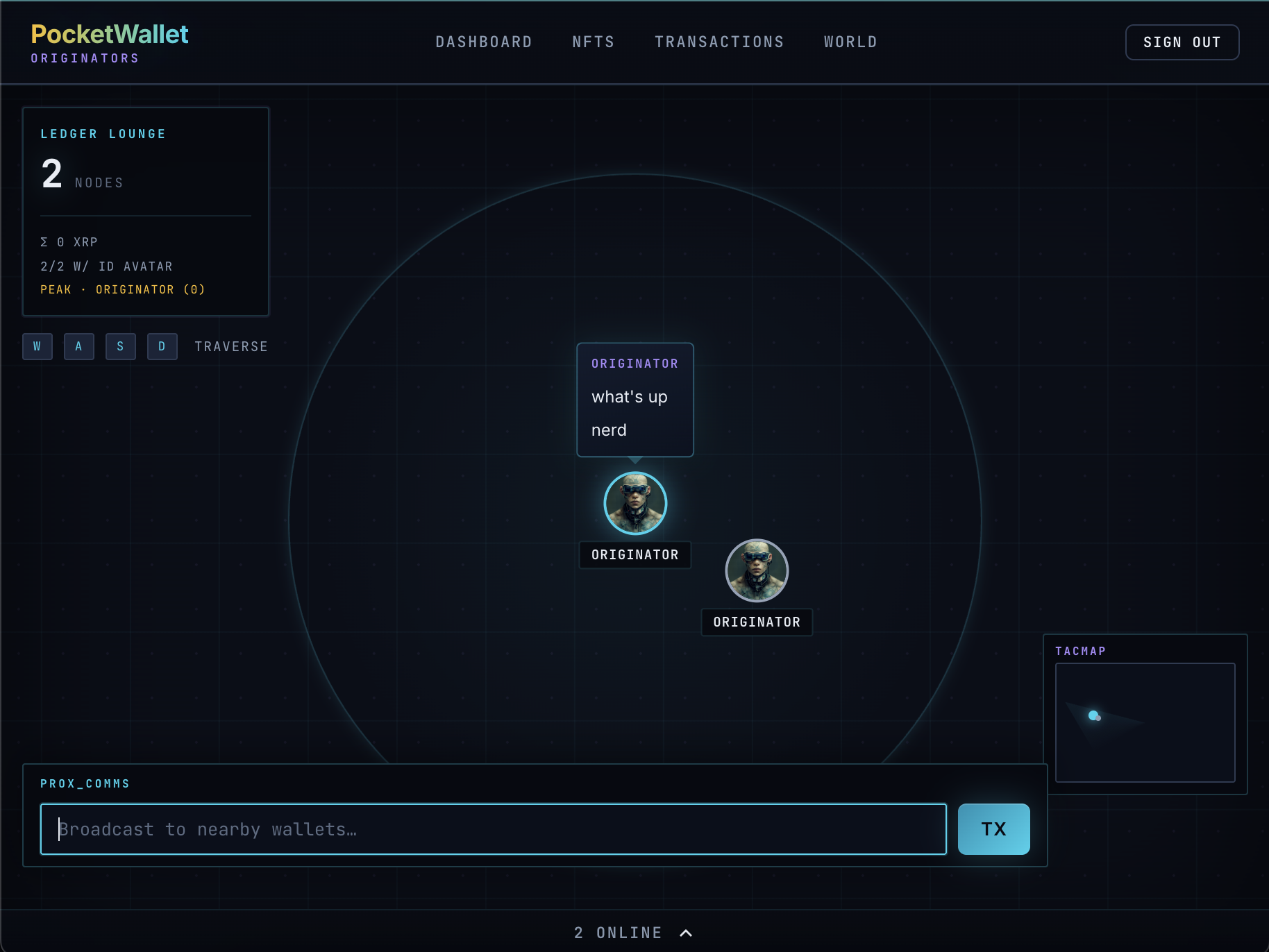Tap the W traverse key button

click(37, 346)
